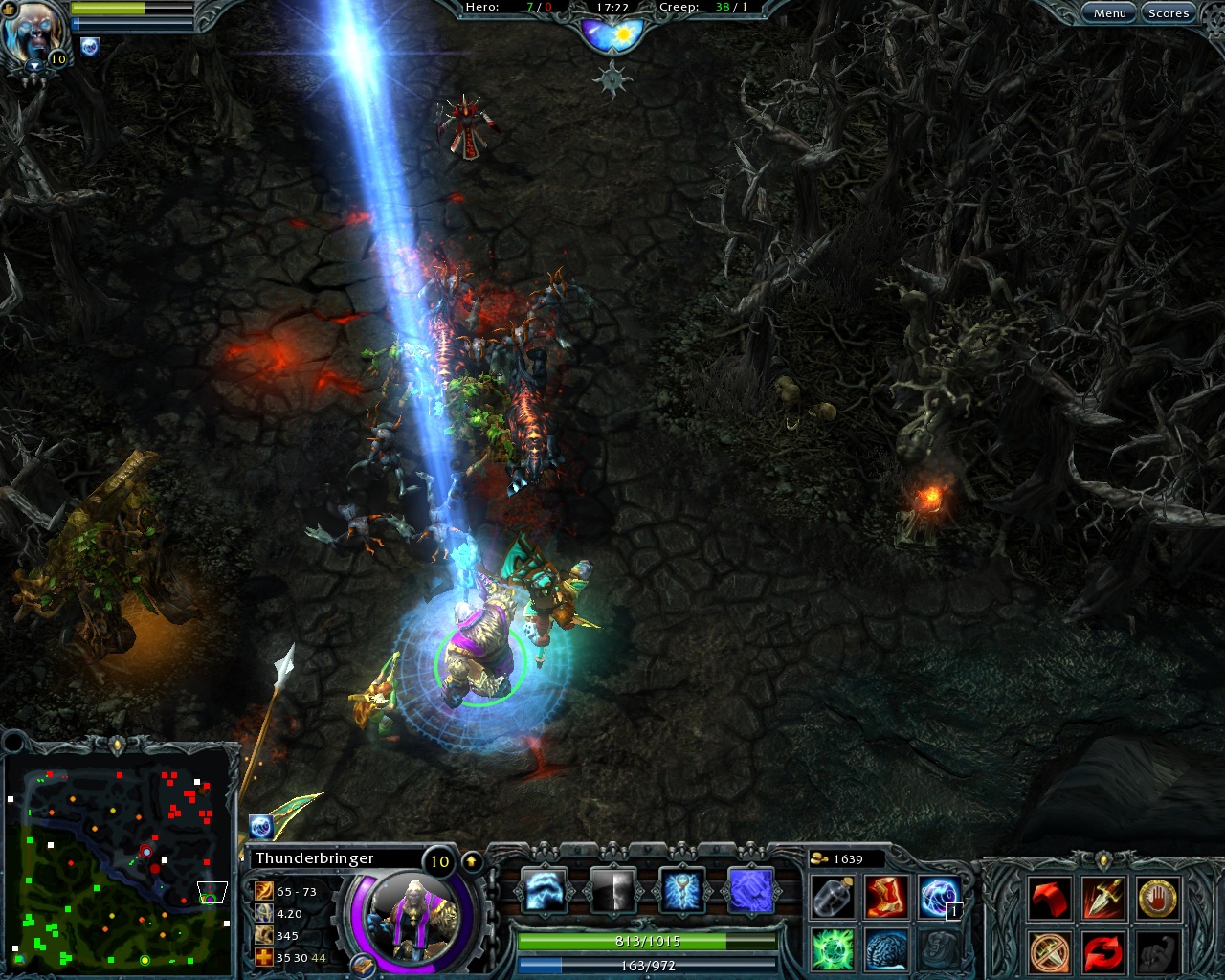Click the red curved arrow panel icon
Viewport: 1225px width, 980px height.
point(1048,897)
